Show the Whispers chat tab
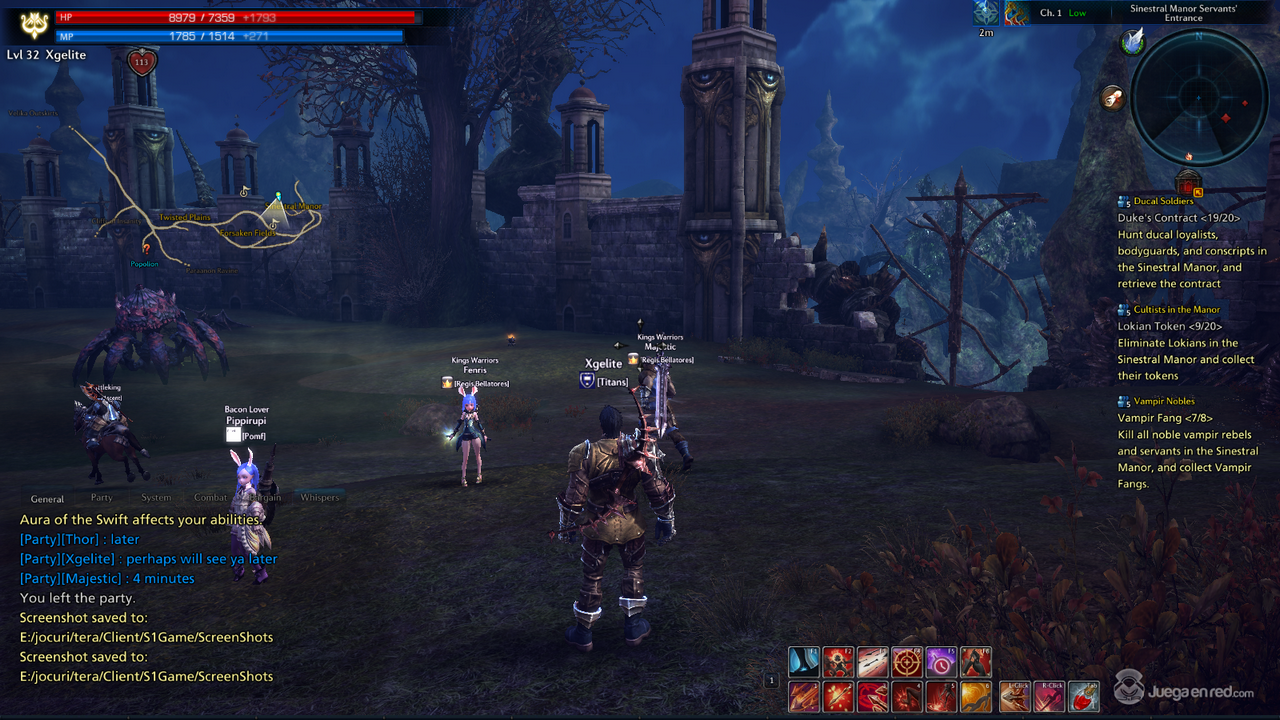The image size is (1280, 720). [x=320, y=497]
